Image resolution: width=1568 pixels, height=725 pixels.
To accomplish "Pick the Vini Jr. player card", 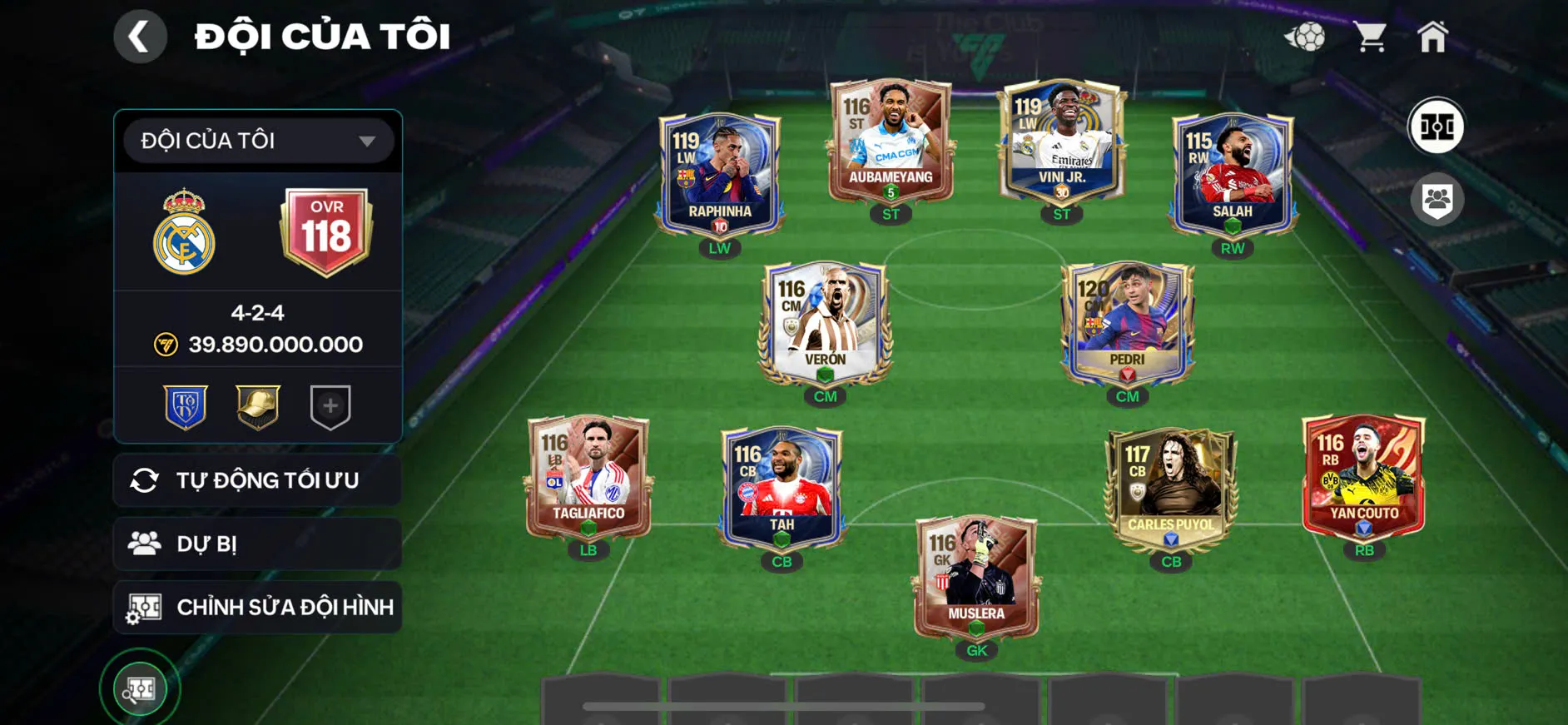I will click(x=1061, y=143).
